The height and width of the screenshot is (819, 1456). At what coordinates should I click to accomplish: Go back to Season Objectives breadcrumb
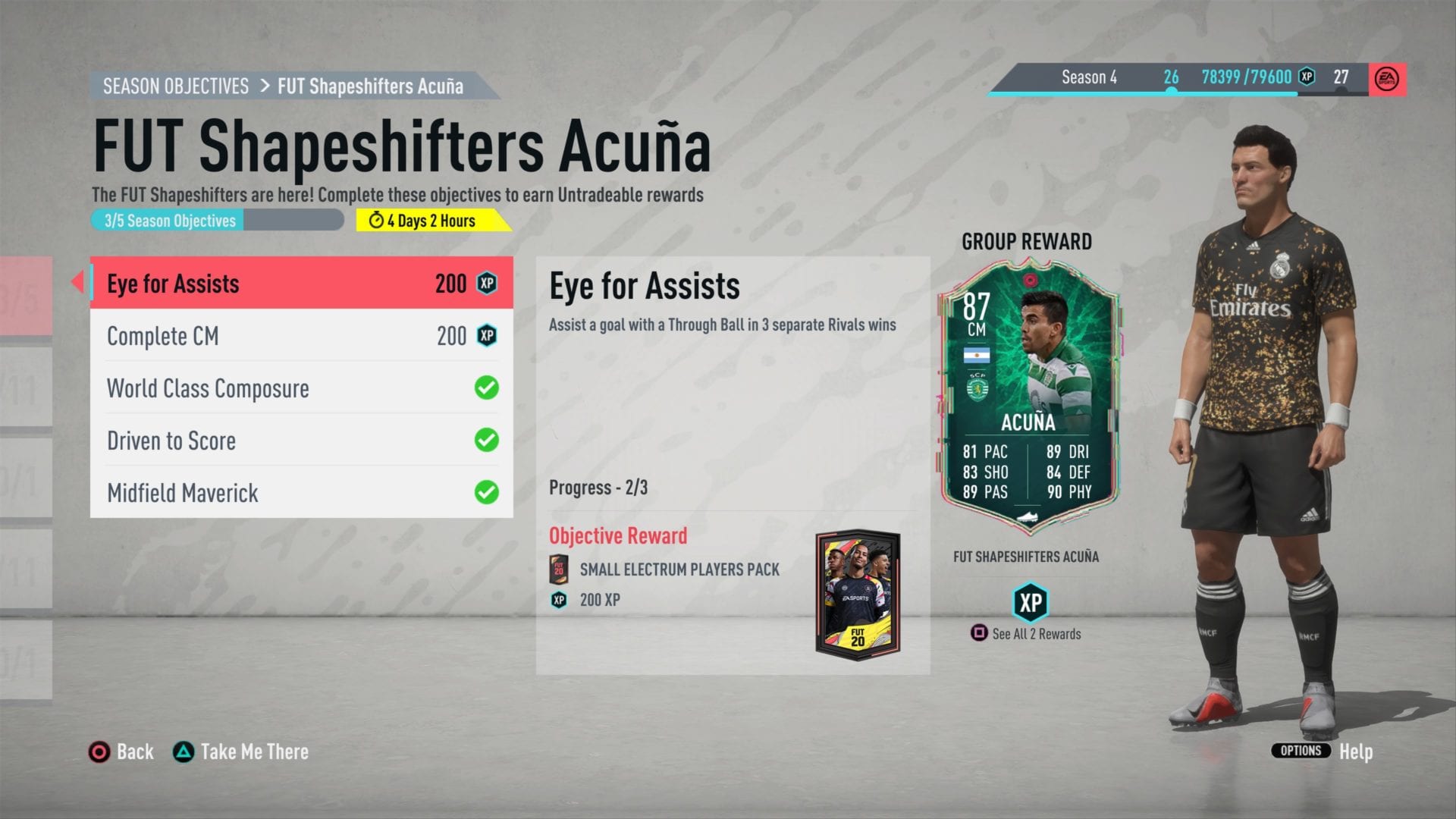click(176, 86)
